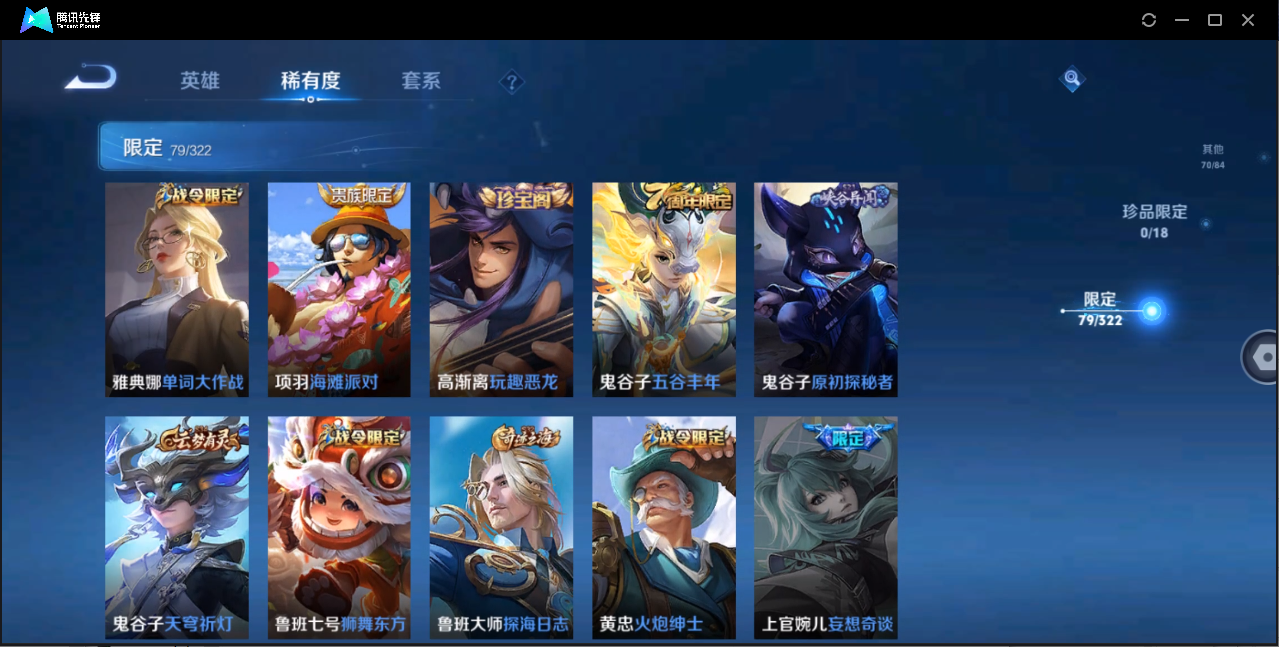Open the 套系 tab
The height and width of the screenshot is (647, 1279).
click(421, 81)
